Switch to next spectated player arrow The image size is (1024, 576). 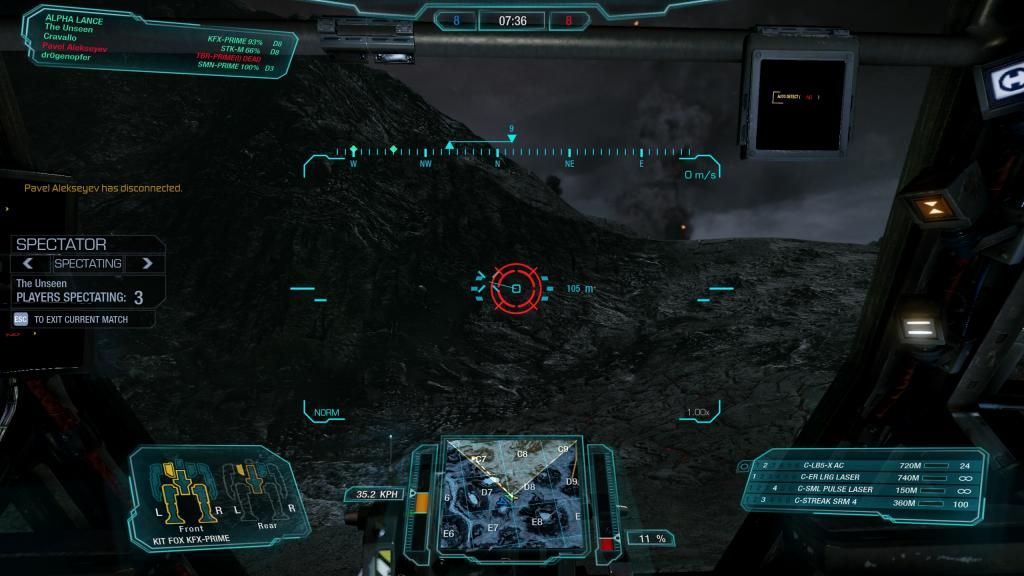(x=147, y=264)
